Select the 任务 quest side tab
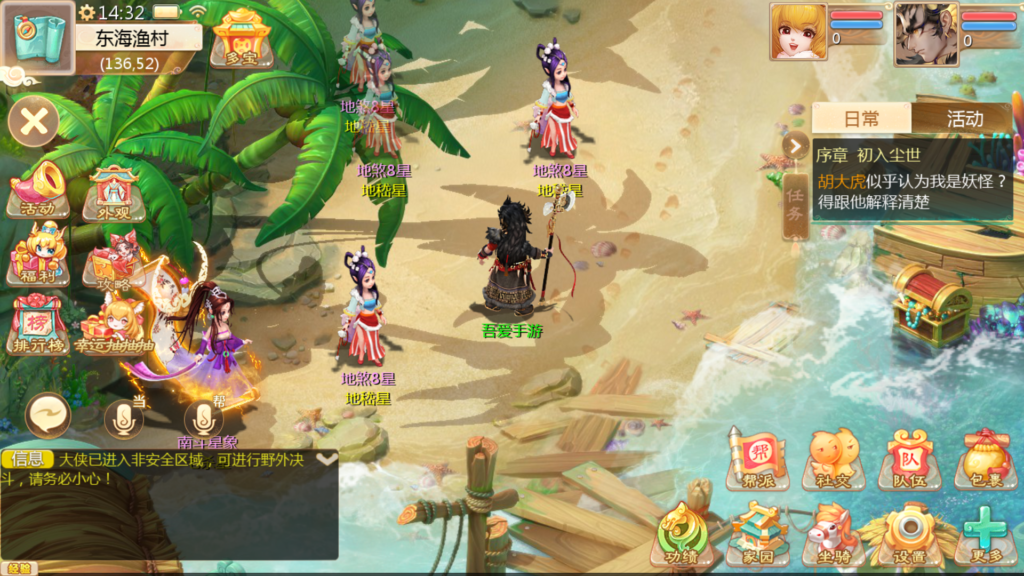 pyautogui.click(x=795, y=206)
